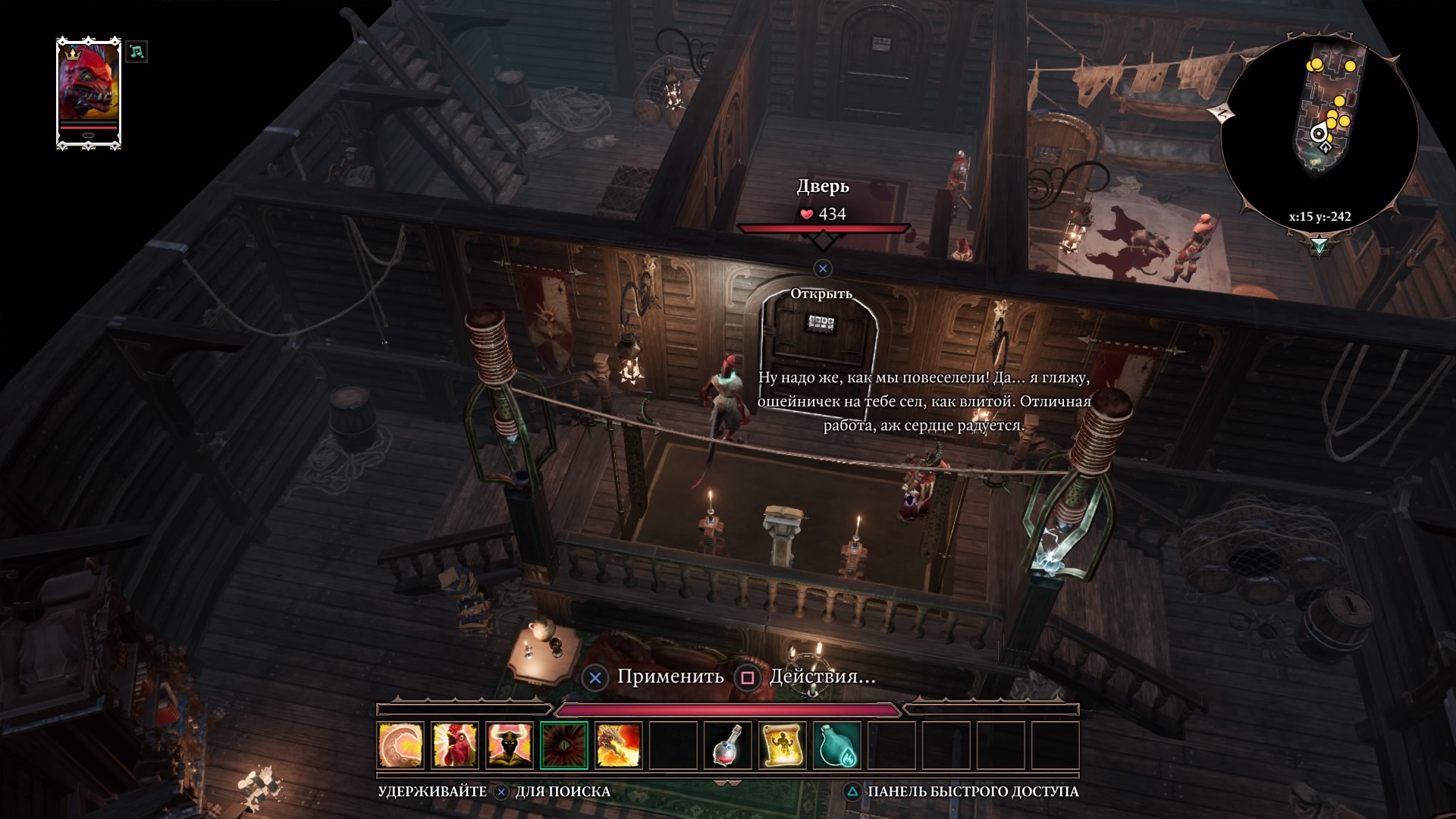1456x819 pixels.
Task: Use the red potion flask
Action: 728,745
